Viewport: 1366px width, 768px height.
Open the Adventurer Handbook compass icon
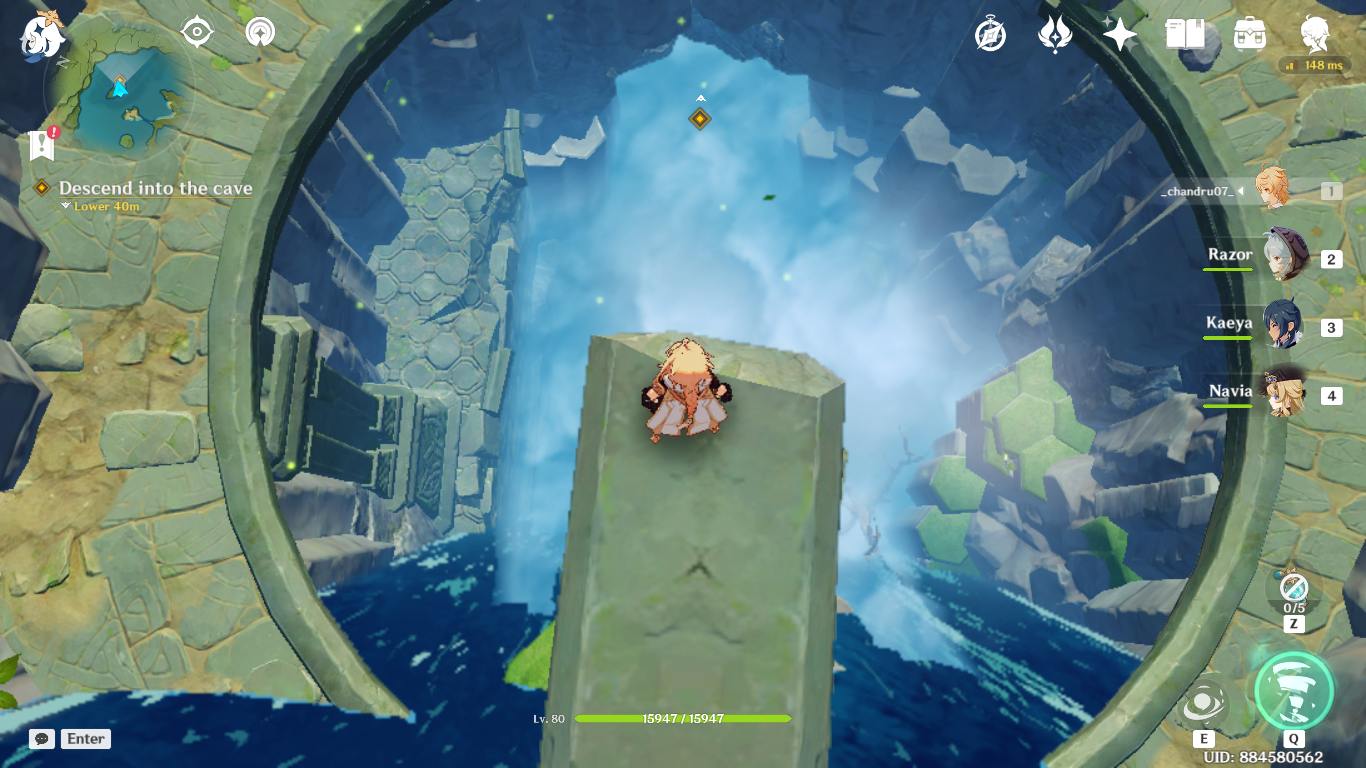[x=990, y=35]
